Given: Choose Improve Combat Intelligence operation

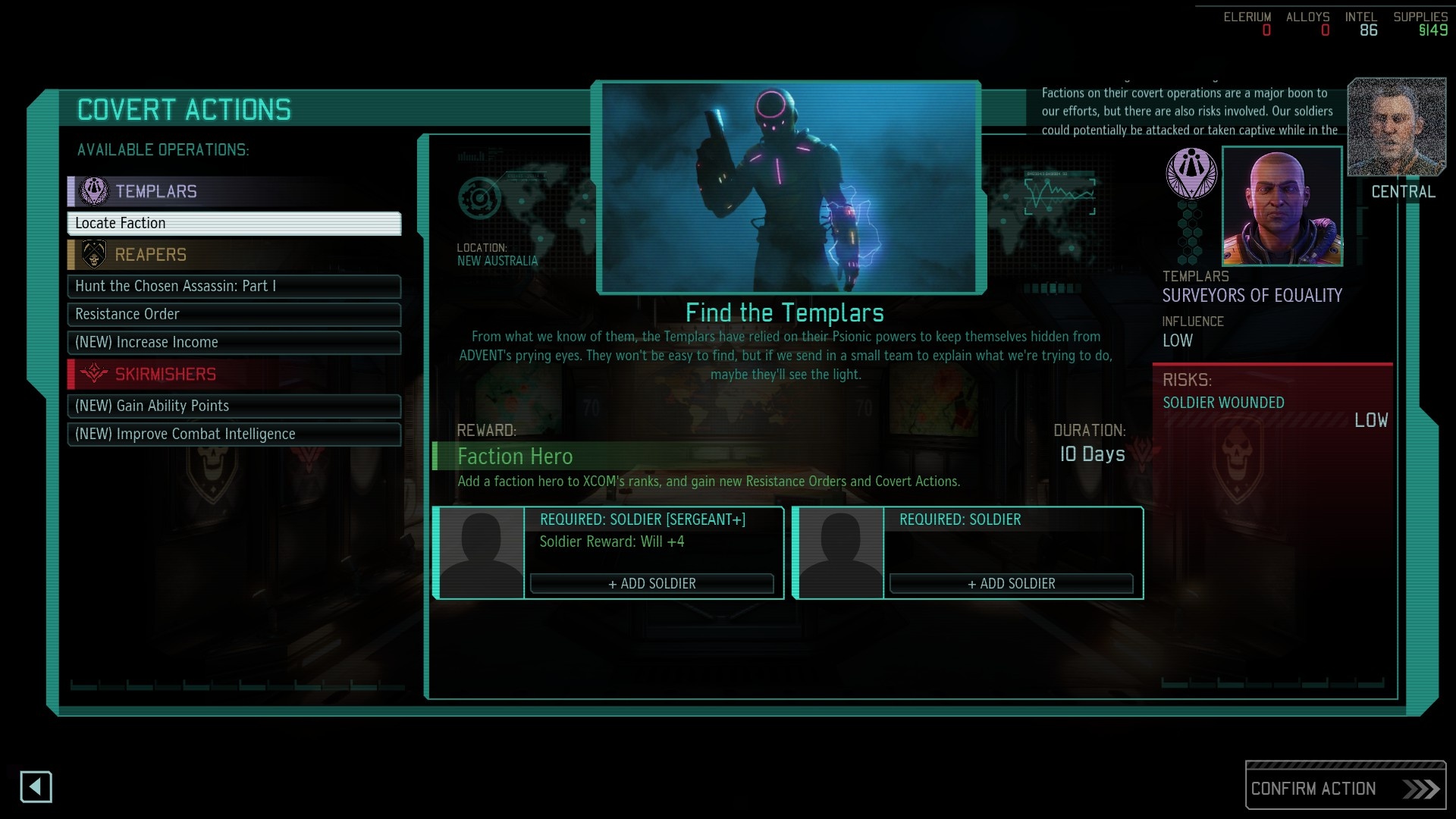Looking at the screenshot, I should [x=234, y=435].
